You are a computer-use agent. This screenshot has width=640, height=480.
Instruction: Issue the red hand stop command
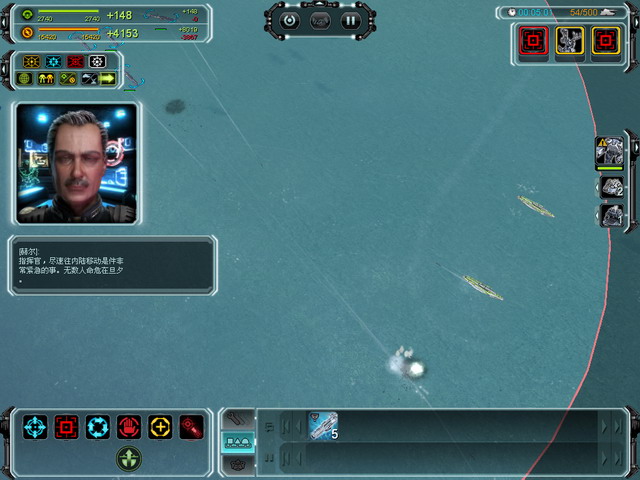click(129, 427)
